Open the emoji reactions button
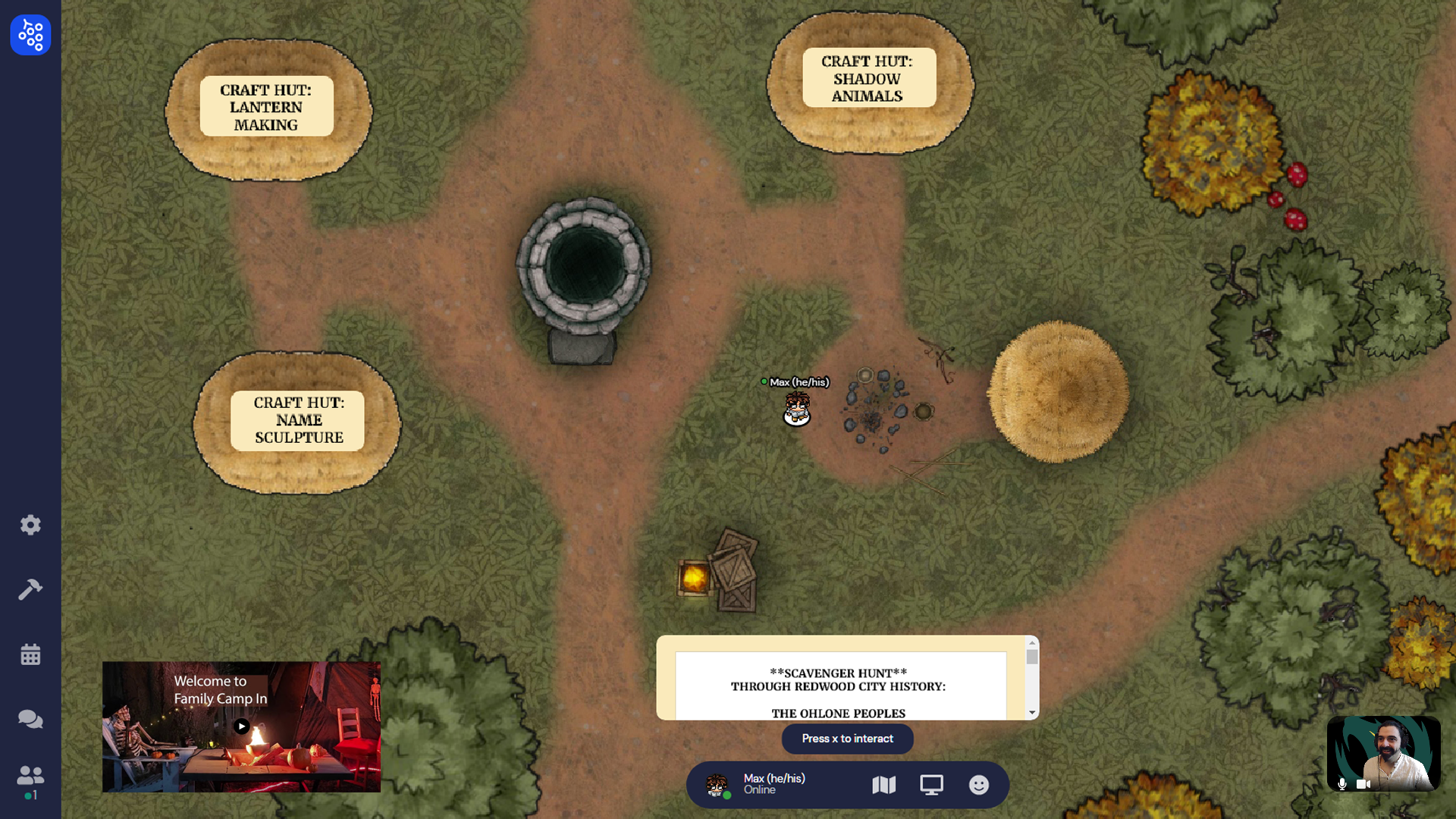The width and height of the screenshot is (1456, 819). [x=979, y=785]
